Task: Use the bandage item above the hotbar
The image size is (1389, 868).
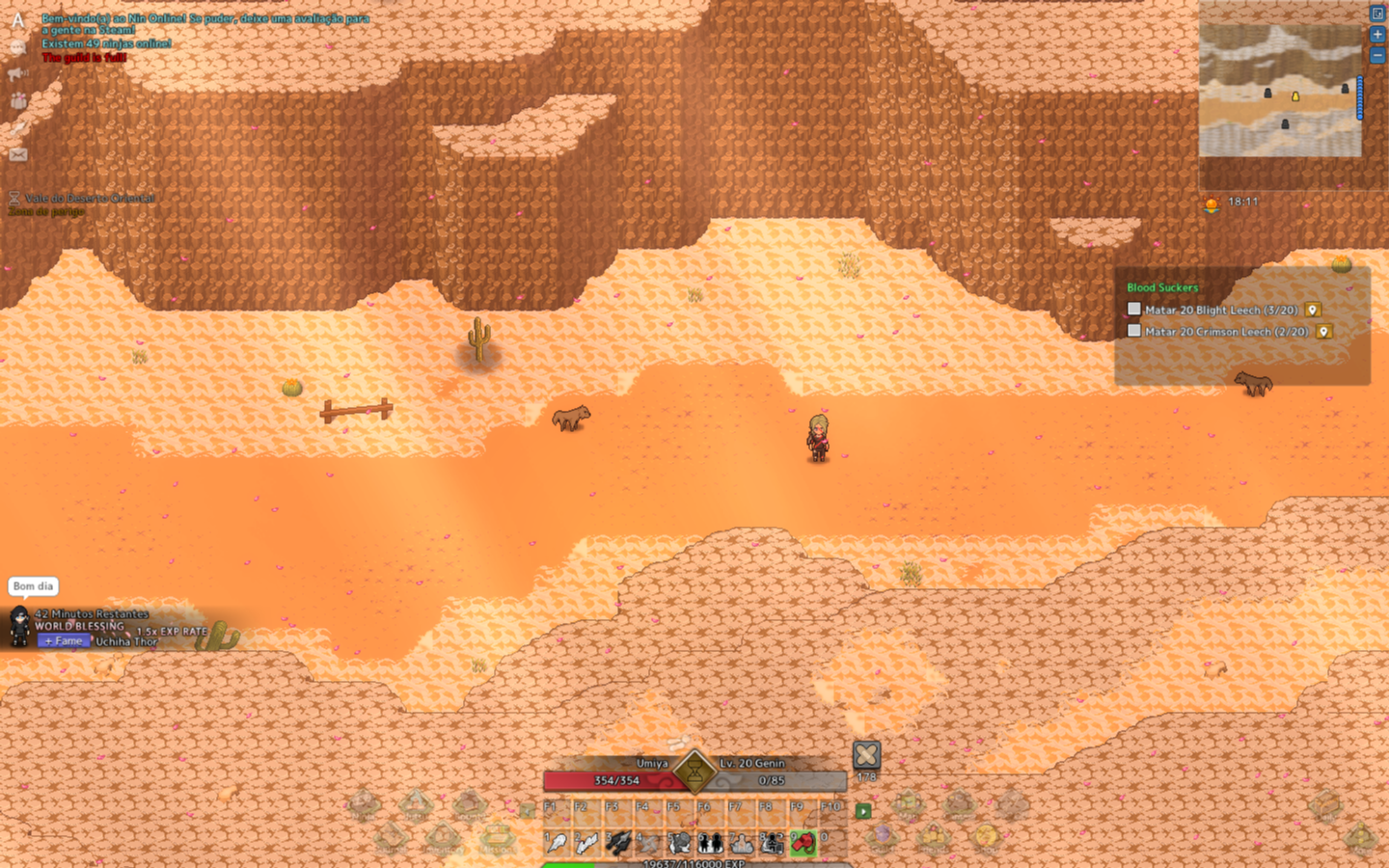Action: click(x=866, y=754)
